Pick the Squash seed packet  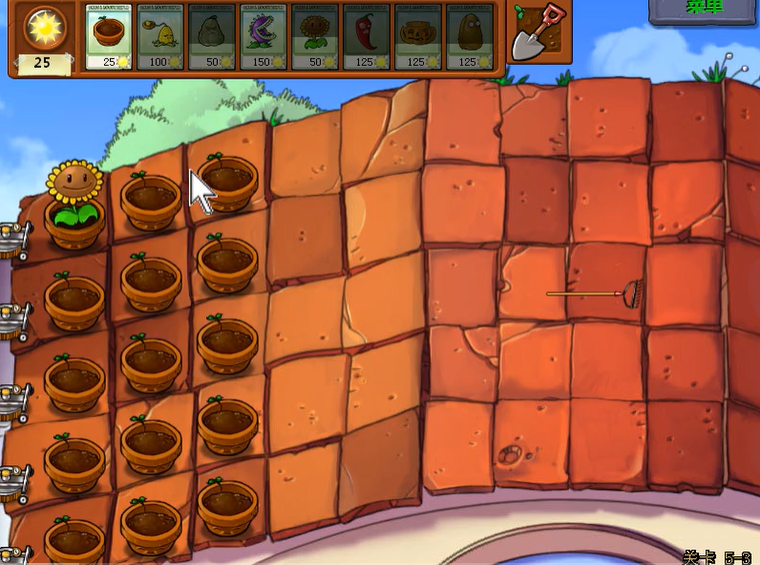point(211,37)
